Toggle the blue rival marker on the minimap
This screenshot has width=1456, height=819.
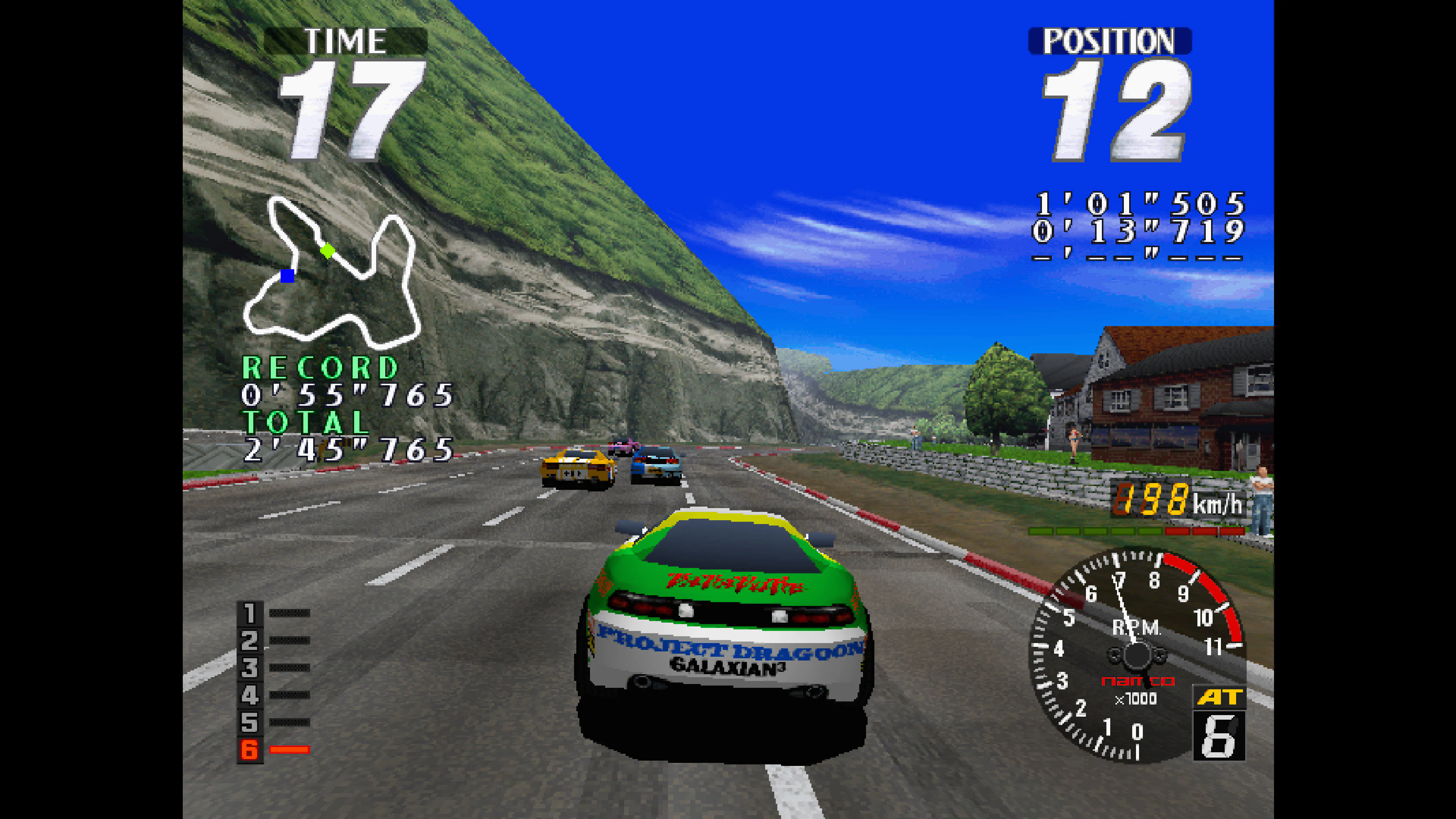pyautogui.click(x=288, y=276)
